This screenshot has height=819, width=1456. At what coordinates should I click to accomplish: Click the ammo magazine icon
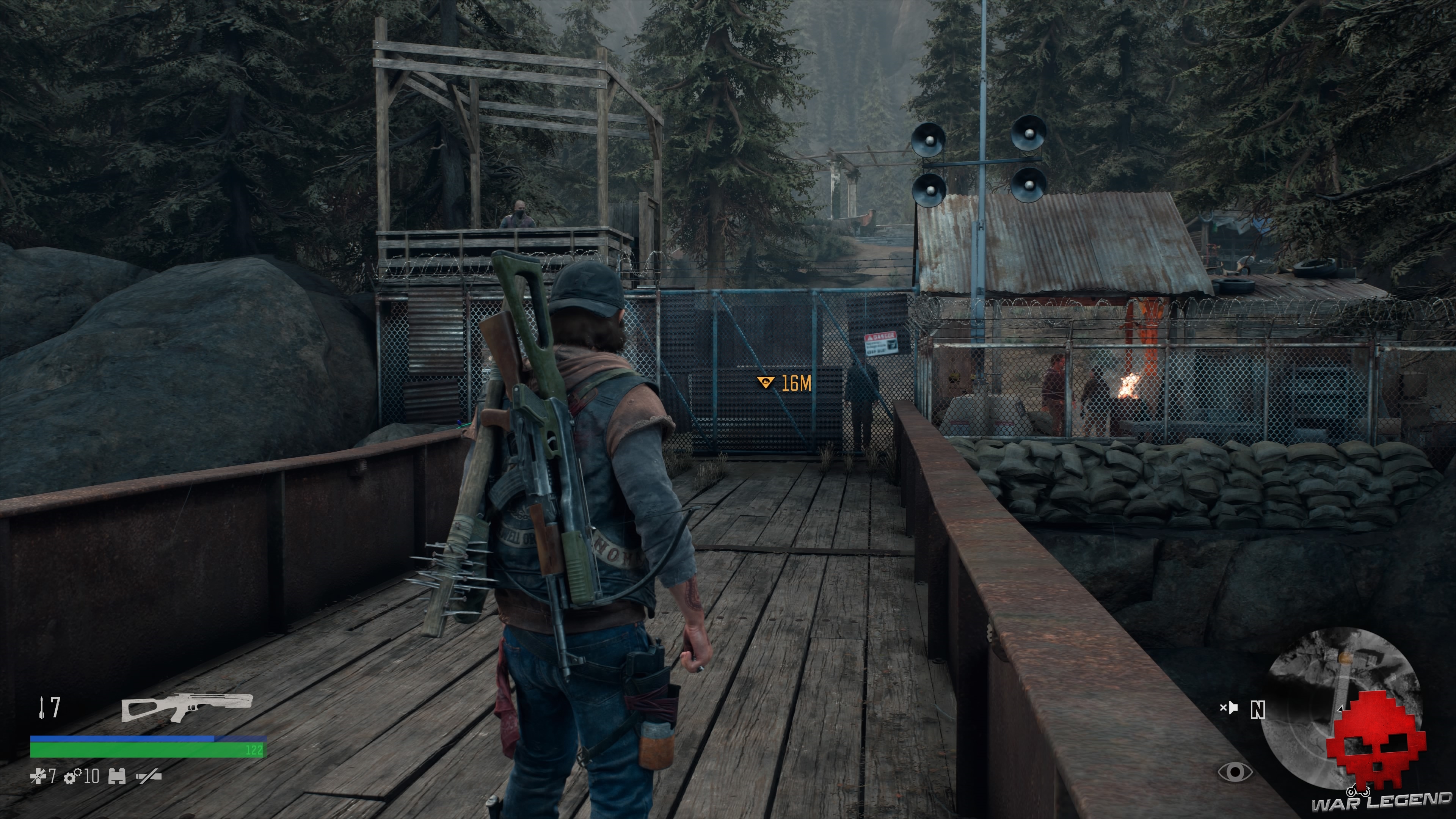(118, 776)
